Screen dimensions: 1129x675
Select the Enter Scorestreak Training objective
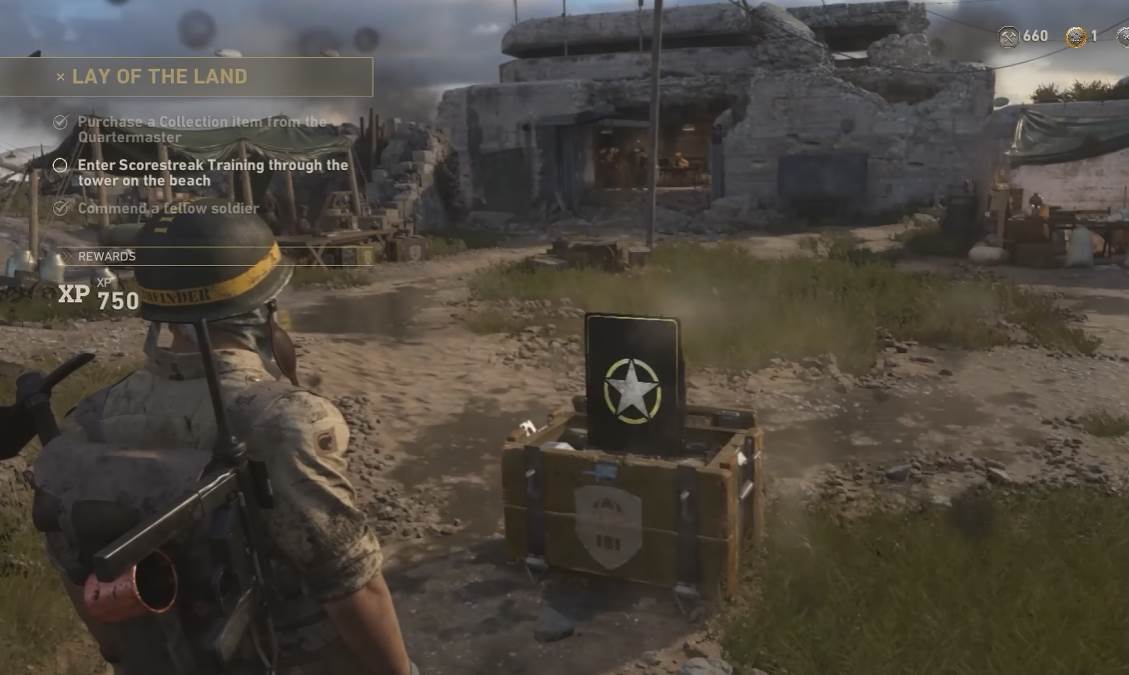[x=212, y=172]
